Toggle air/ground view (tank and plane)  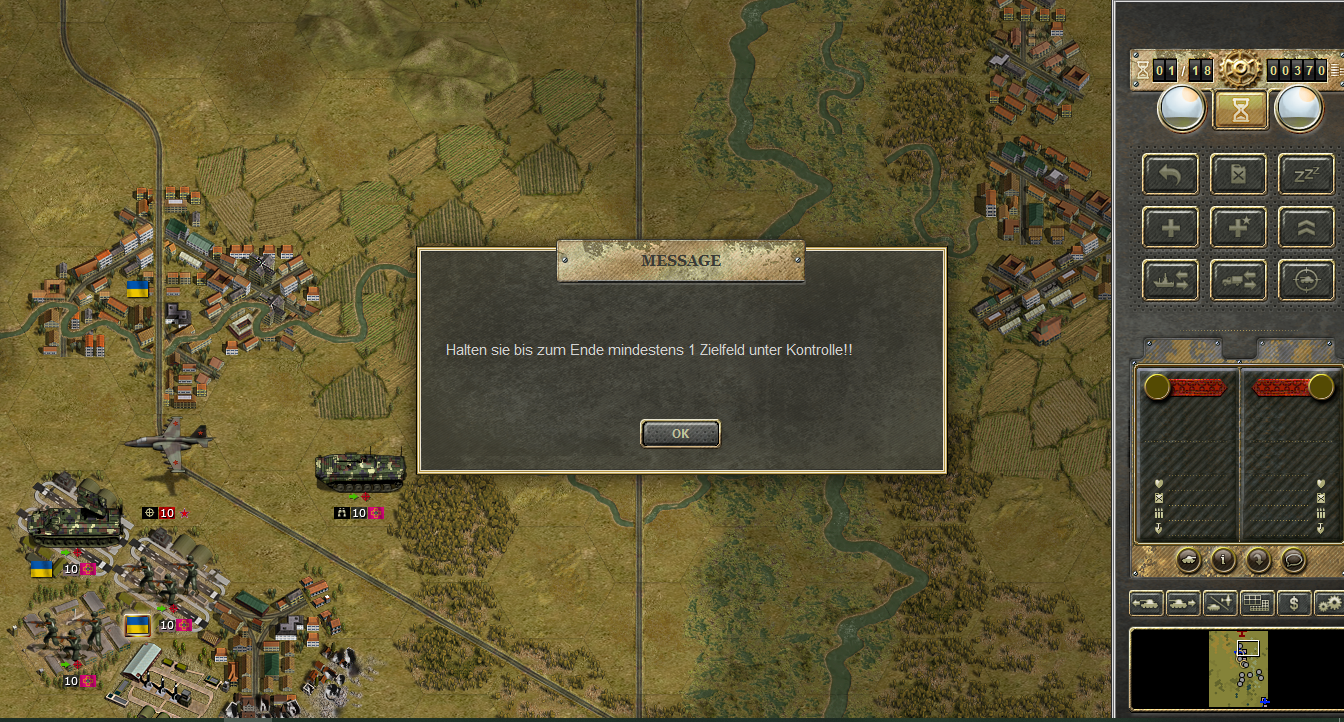pyautogui.click(x=1219, y=603)
